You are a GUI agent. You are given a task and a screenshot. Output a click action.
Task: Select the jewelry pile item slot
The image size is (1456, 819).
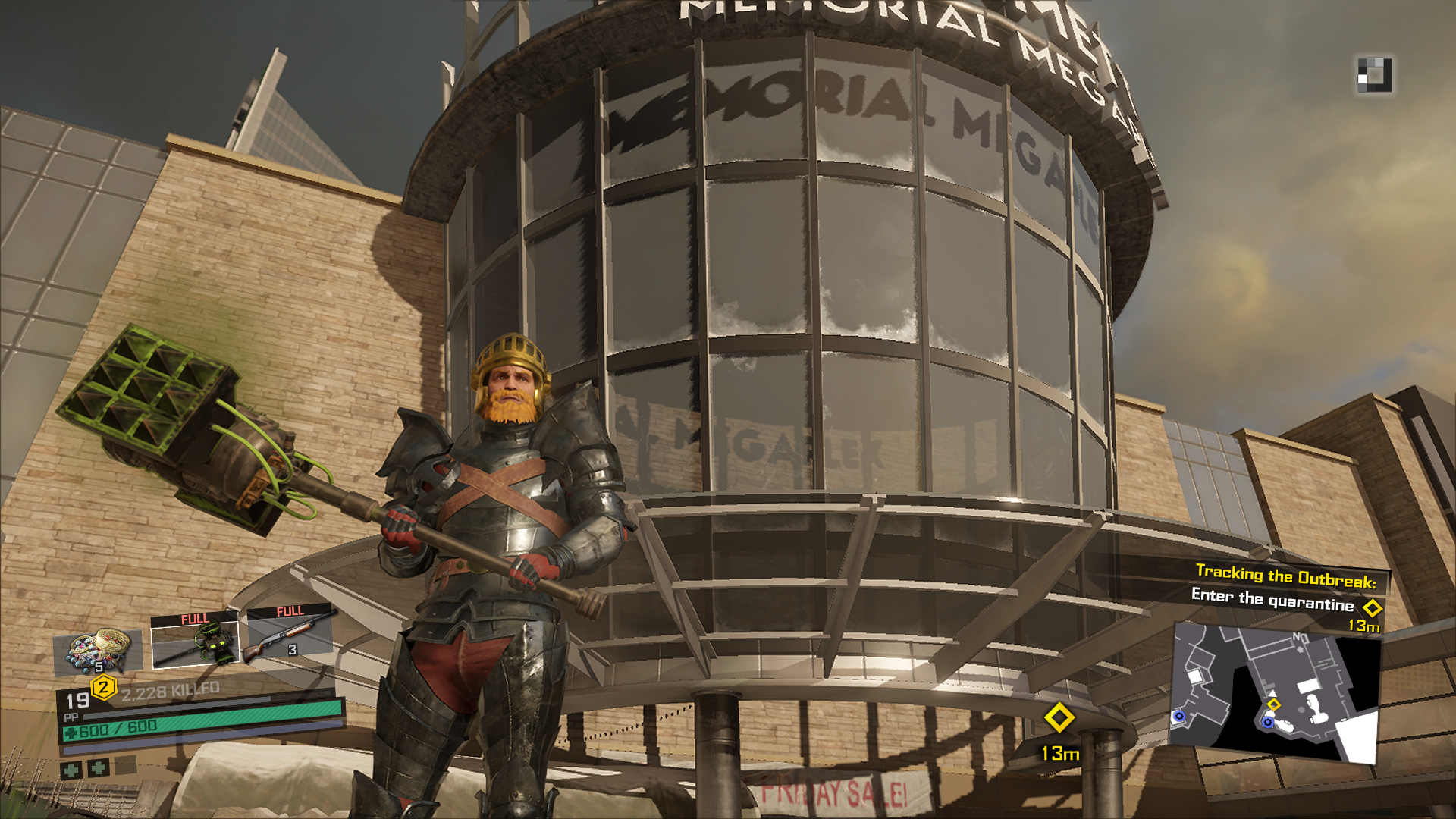[98, 651]
